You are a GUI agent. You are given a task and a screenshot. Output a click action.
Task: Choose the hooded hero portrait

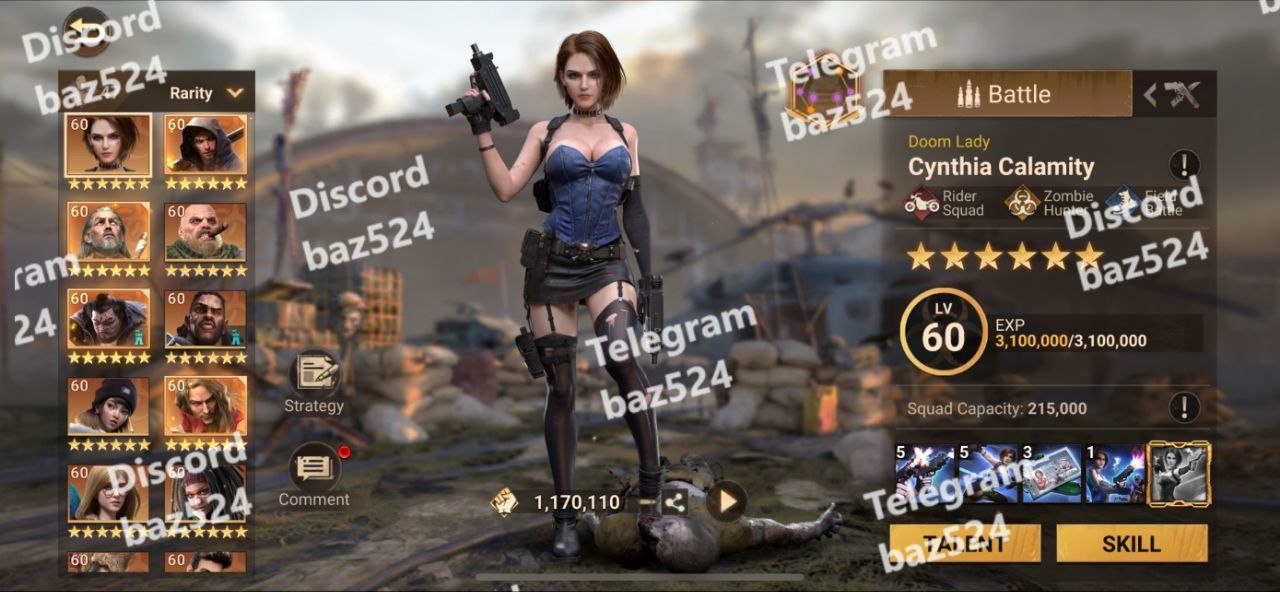pyautogui.click(x=206, y=145)
